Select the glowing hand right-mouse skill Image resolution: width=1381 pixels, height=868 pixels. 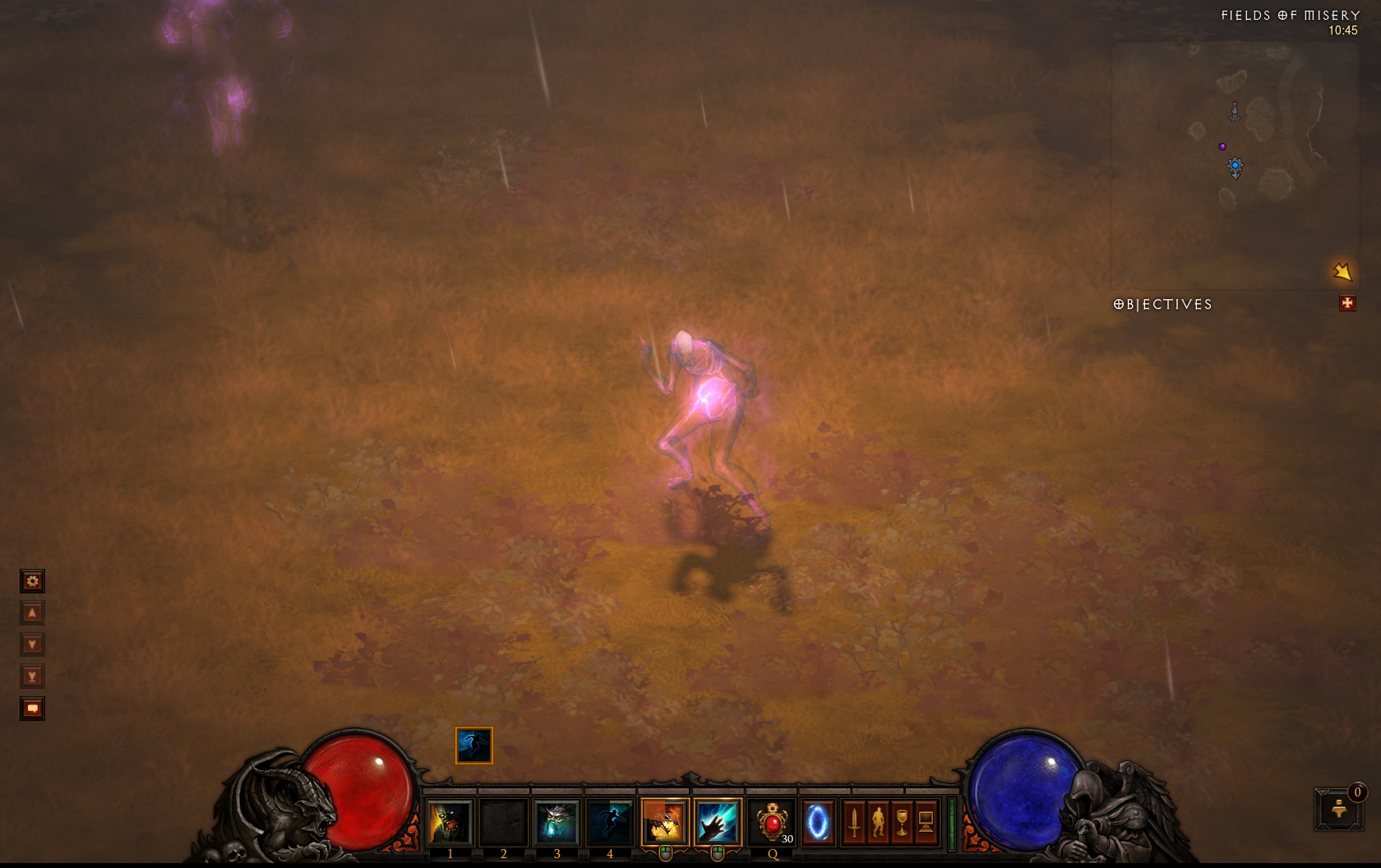(x=717, y=822)
